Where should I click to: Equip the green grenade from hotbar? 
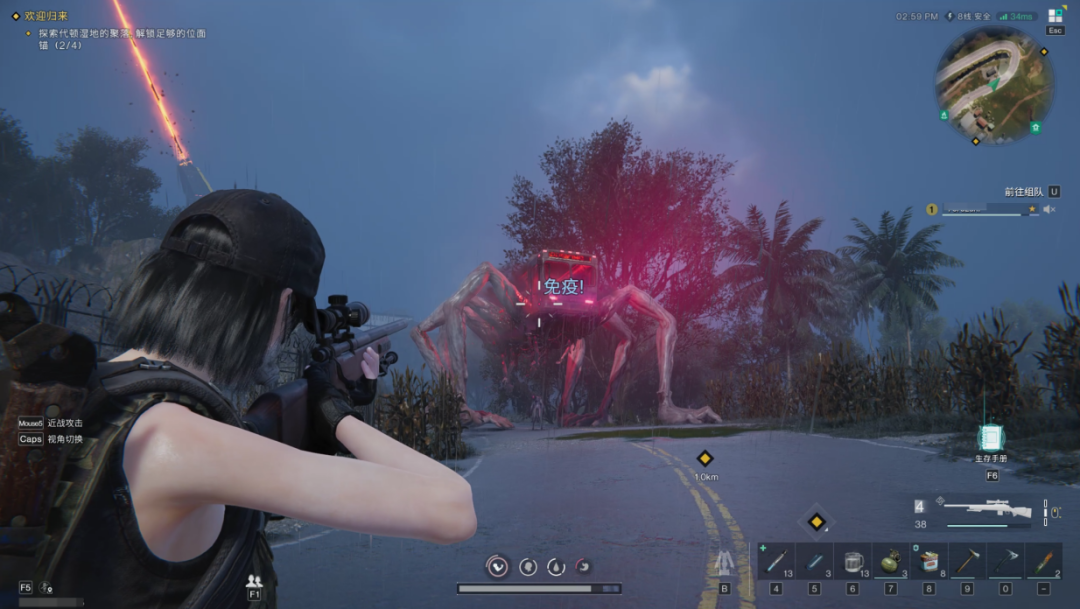tap(890, 561)
